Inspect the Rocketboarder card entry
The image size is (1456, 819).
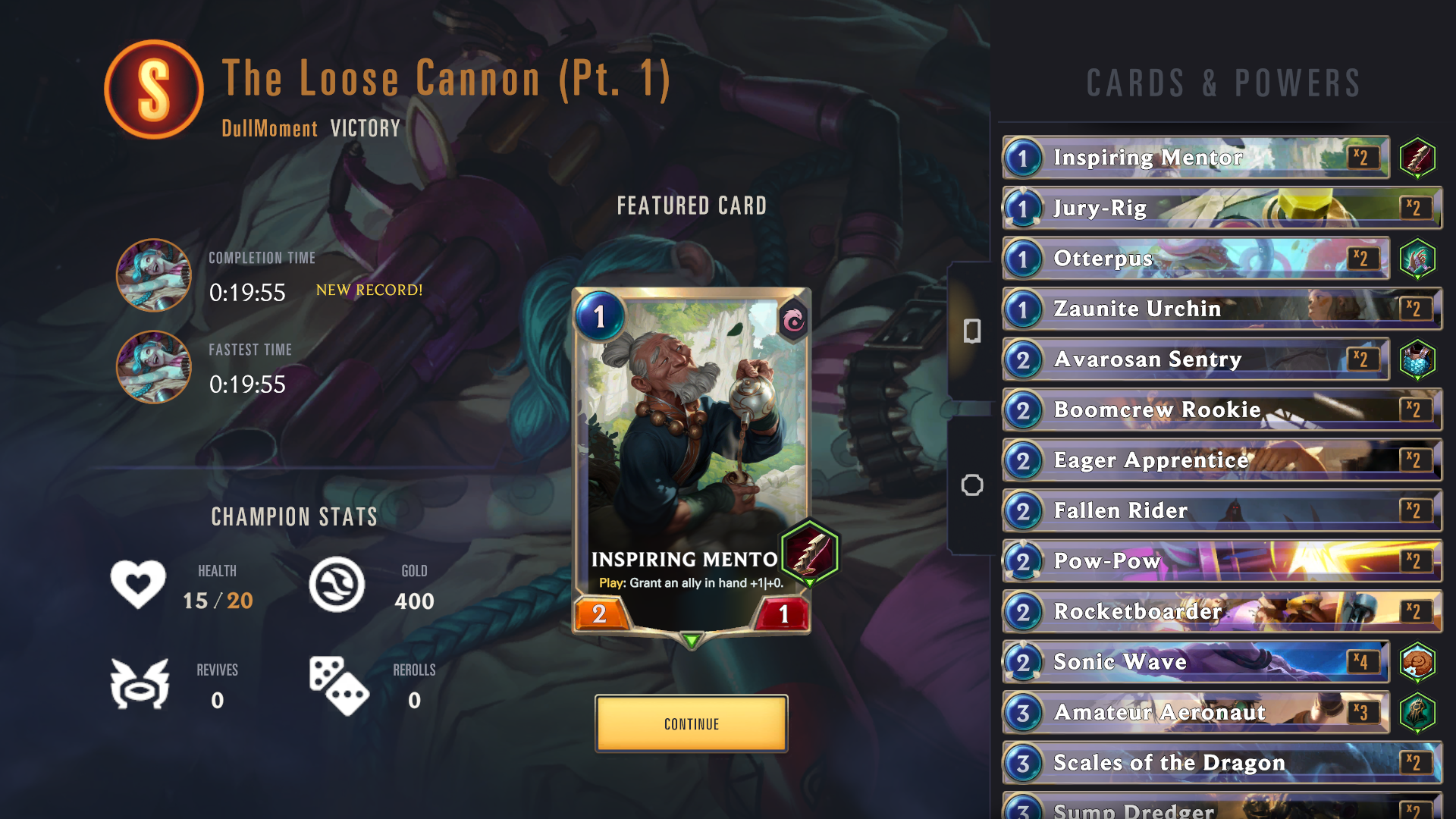[x=1221, y=611]
